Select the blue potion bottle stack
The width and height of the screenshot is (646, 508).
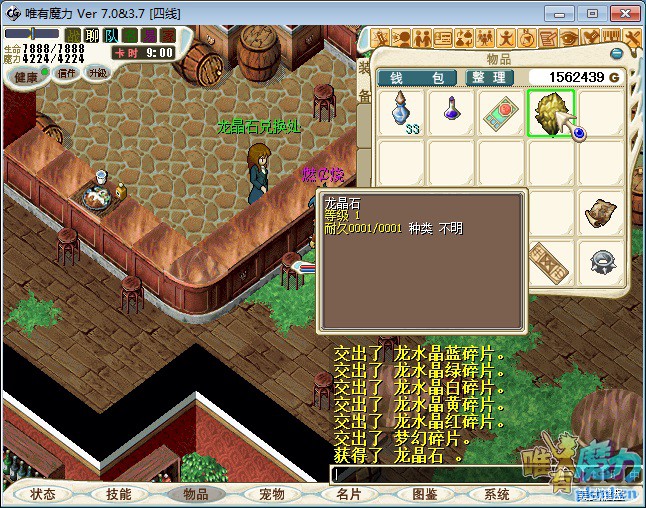(402, 112)
